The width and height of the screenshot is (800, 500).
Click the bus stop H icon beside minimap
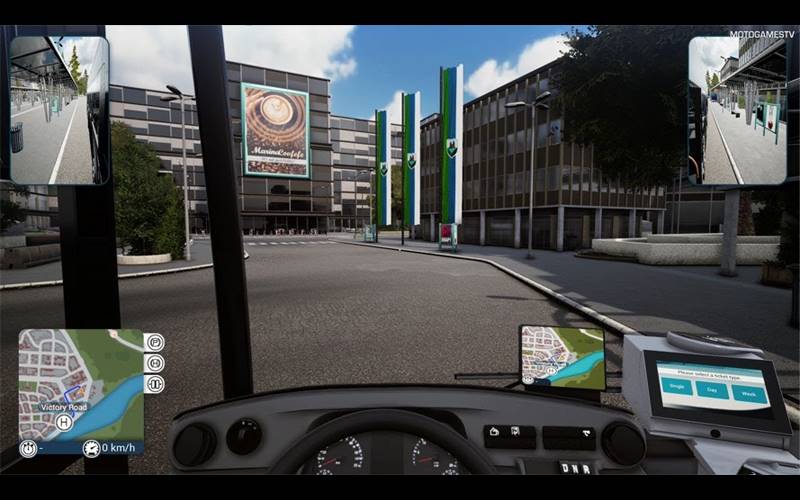[155, 364]
